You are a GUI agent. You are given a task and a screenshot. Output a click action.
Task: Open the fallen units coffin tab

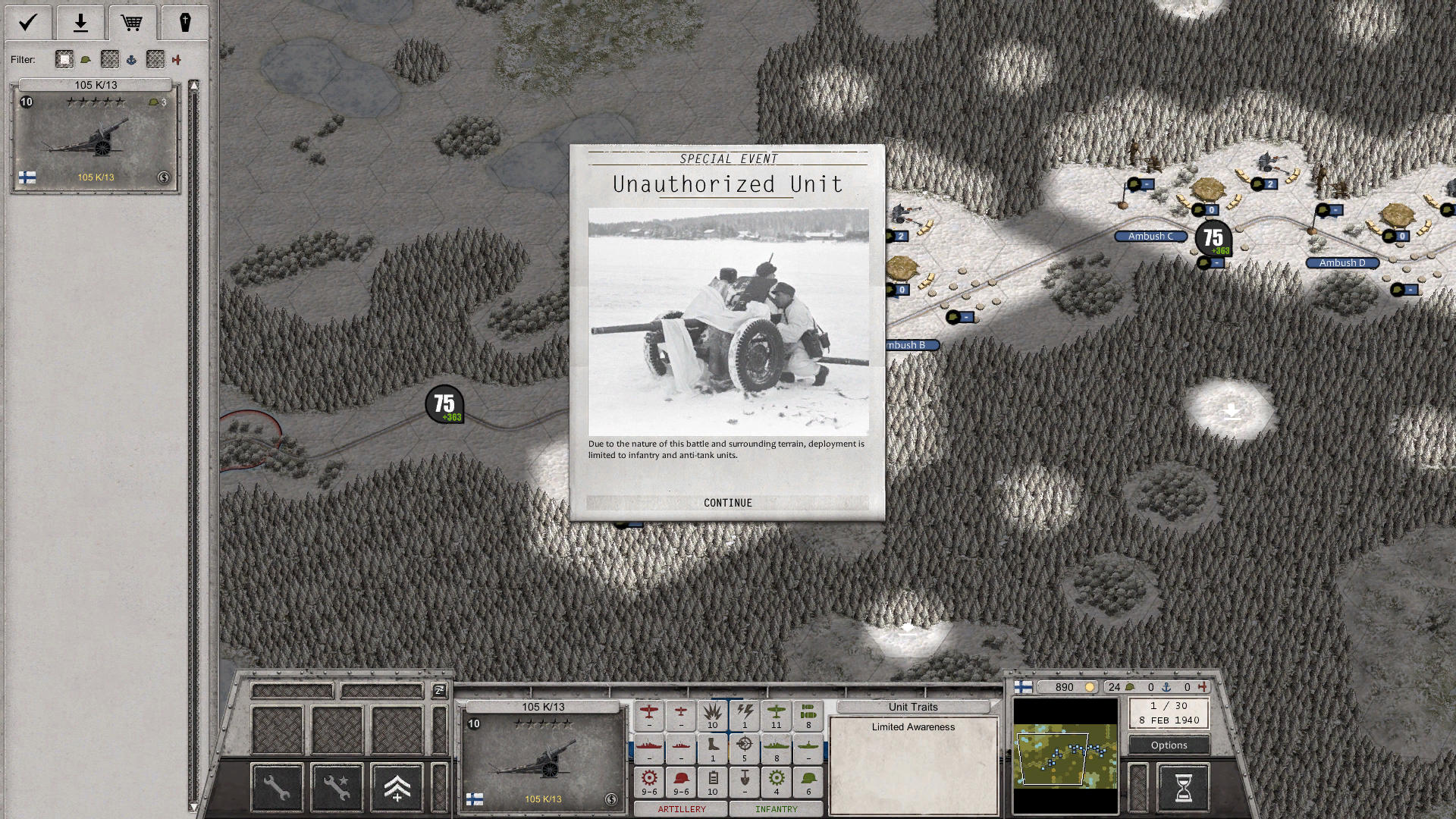tap(186, 23)
